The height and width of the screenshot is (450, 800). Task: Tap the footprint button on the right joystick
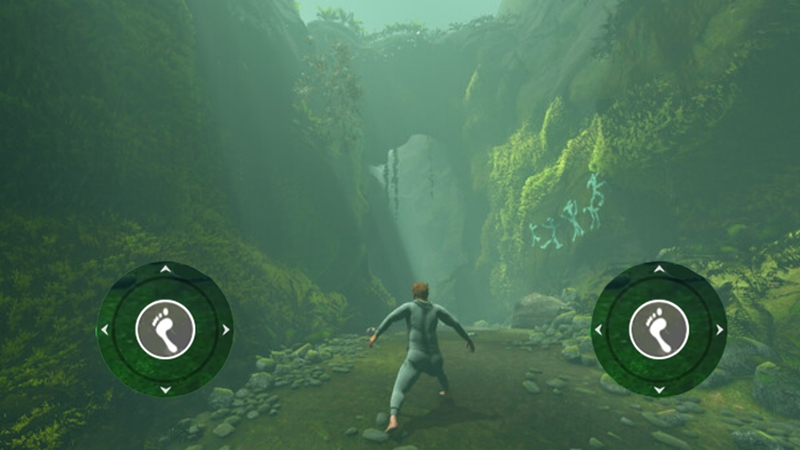[659, 329]
